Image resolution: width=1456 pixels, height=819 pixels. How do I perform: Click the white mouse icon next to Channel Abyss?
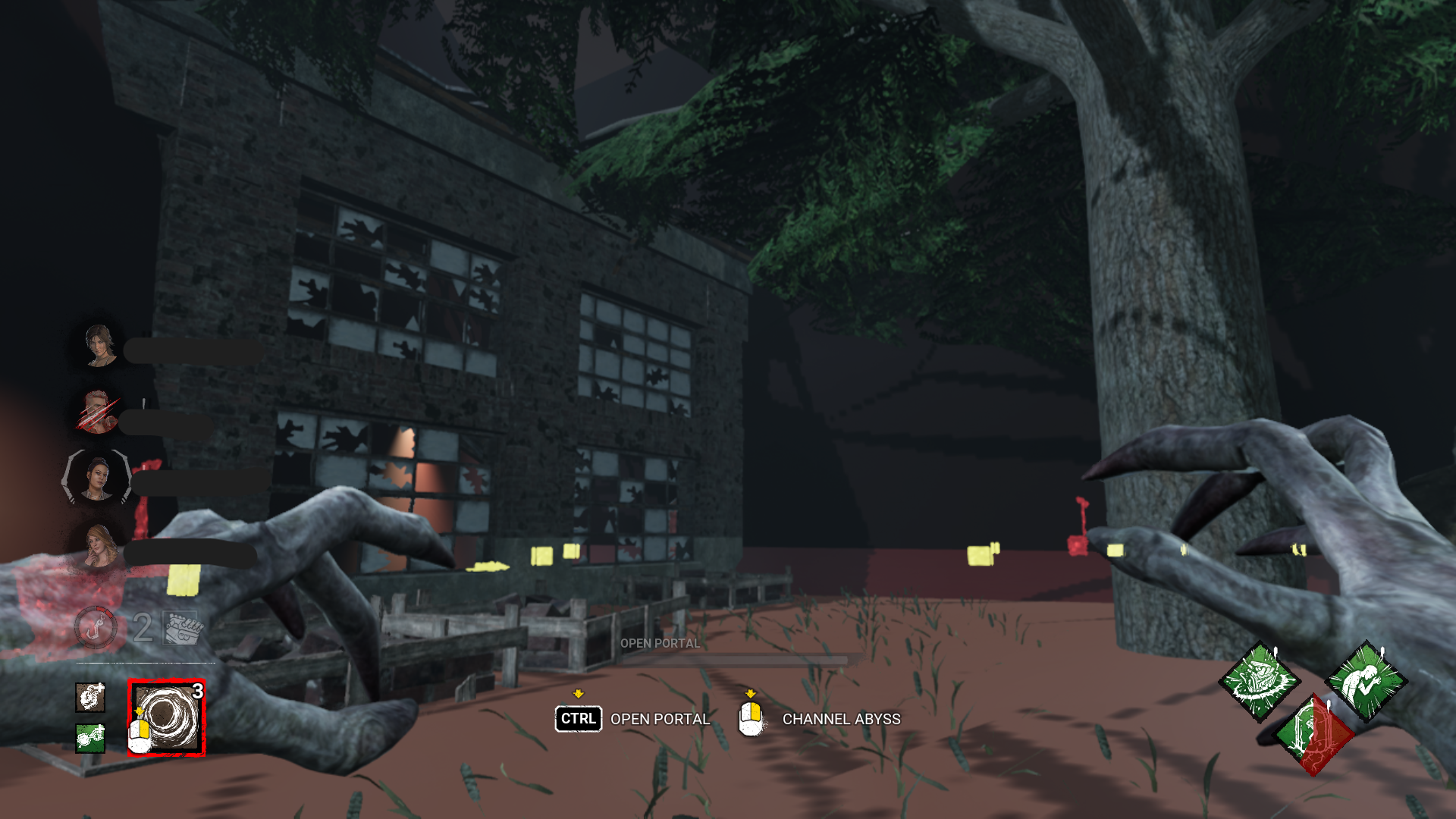751,719
